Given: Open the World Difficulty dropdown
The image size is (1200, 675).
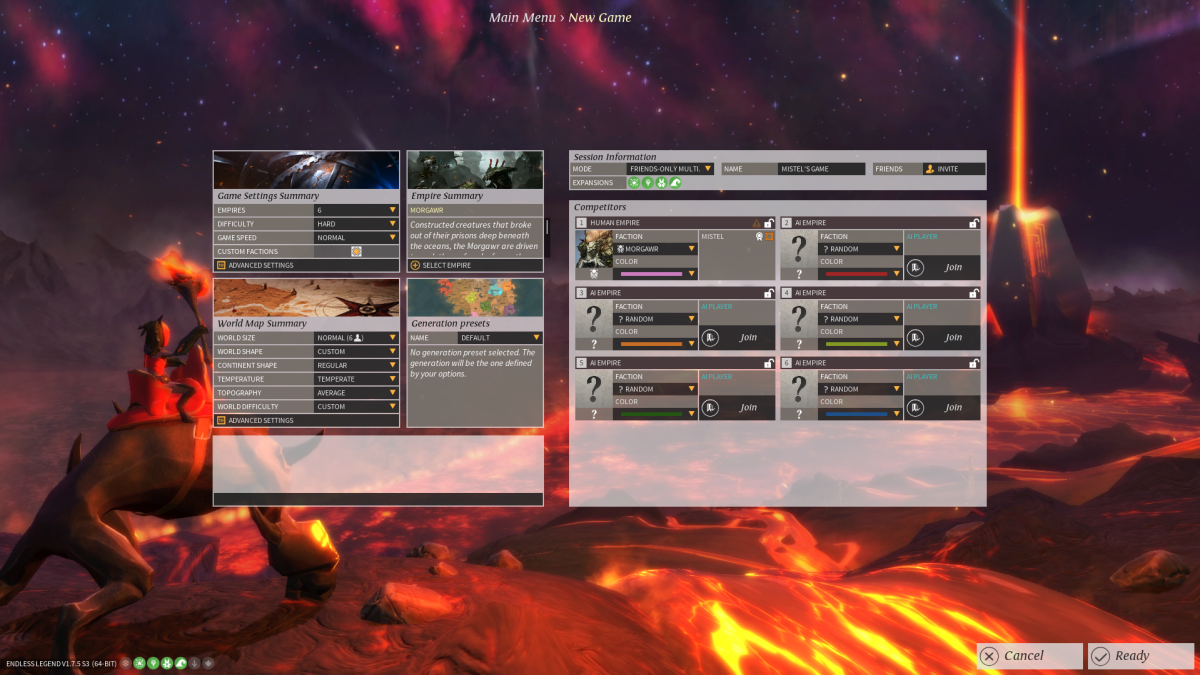Looking at the screenshot, I should click(x=357, y=407).
